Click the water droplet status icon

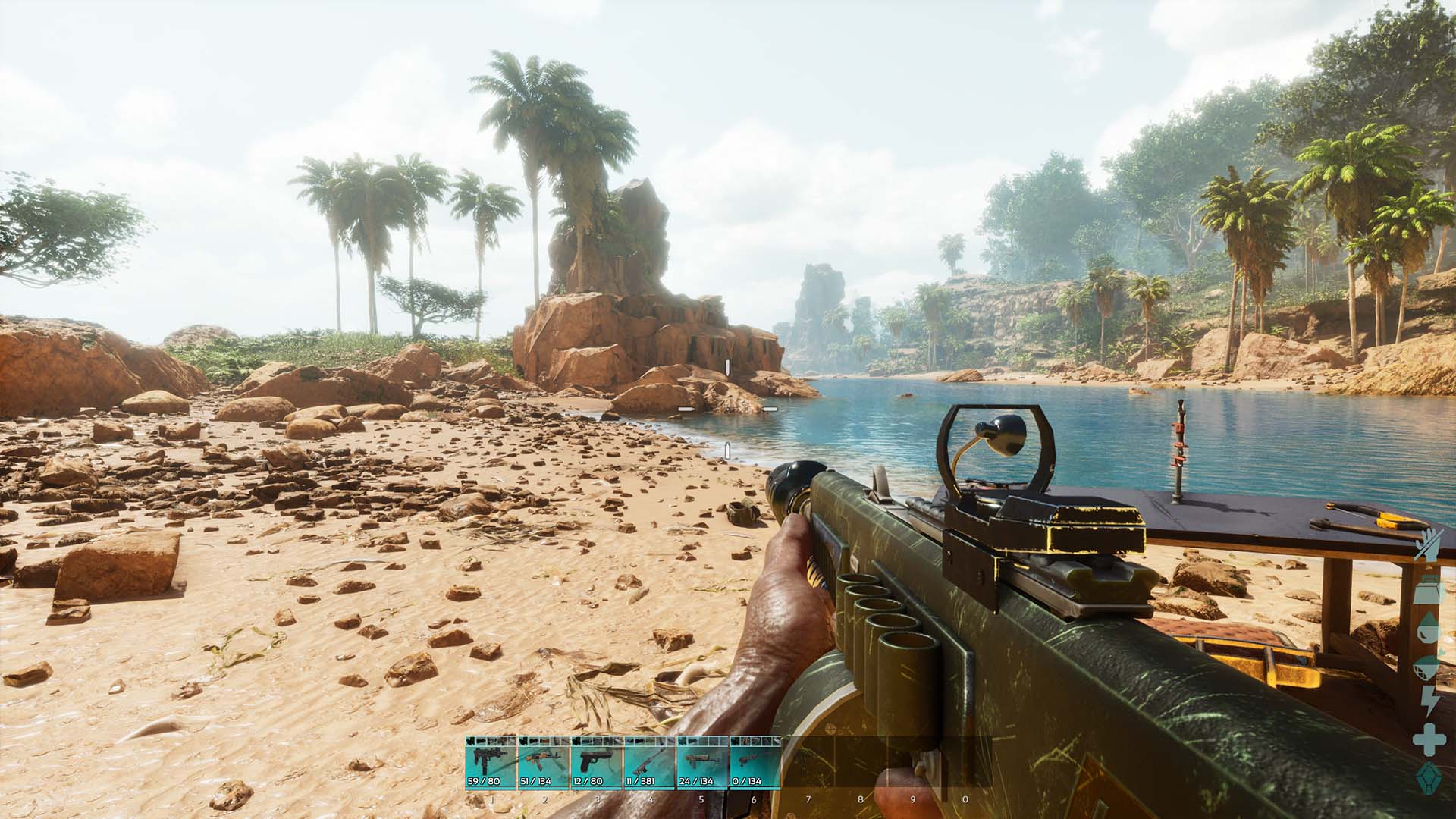[x=1428, y=628]
